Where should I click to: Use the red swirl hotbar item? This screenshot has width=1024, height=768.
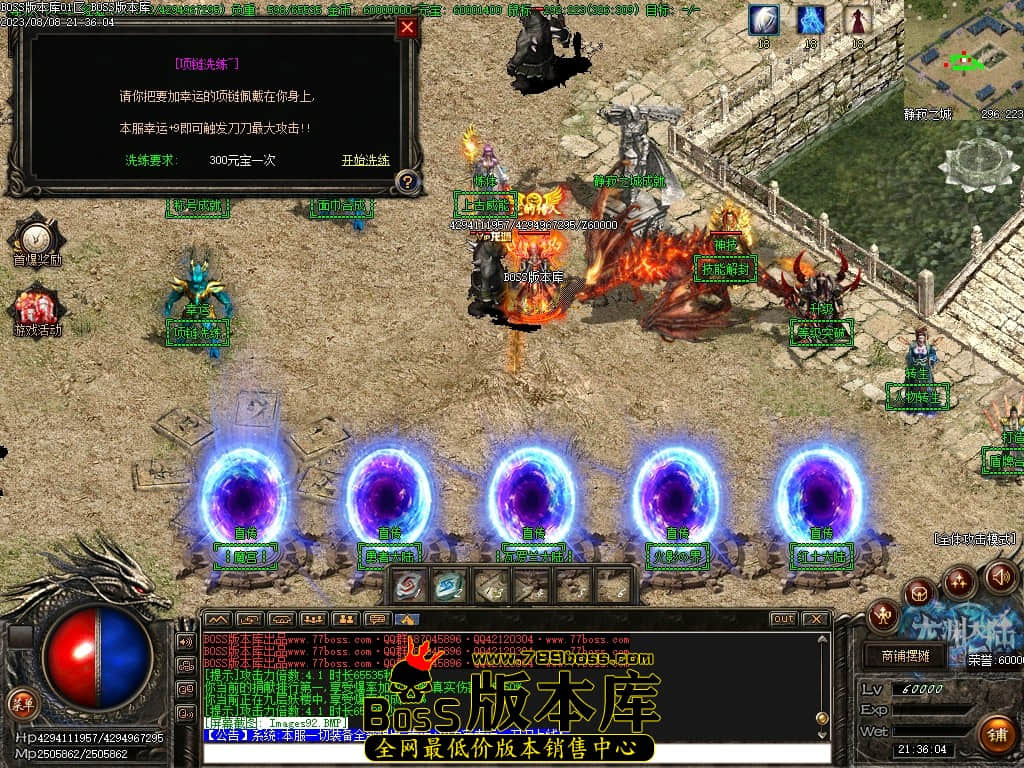click(x=408, y=585)
